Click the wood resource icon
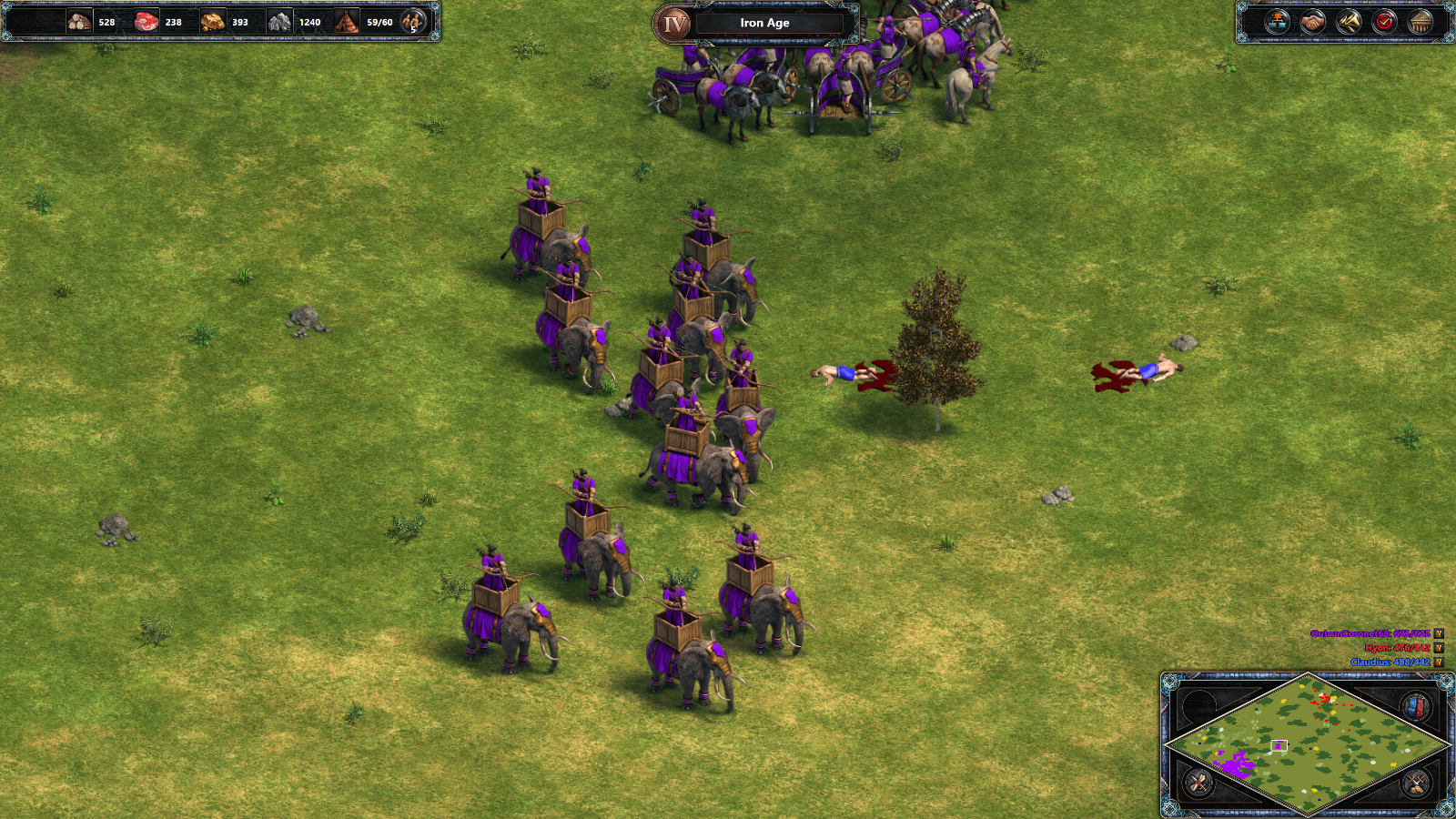 coord(79,22)
